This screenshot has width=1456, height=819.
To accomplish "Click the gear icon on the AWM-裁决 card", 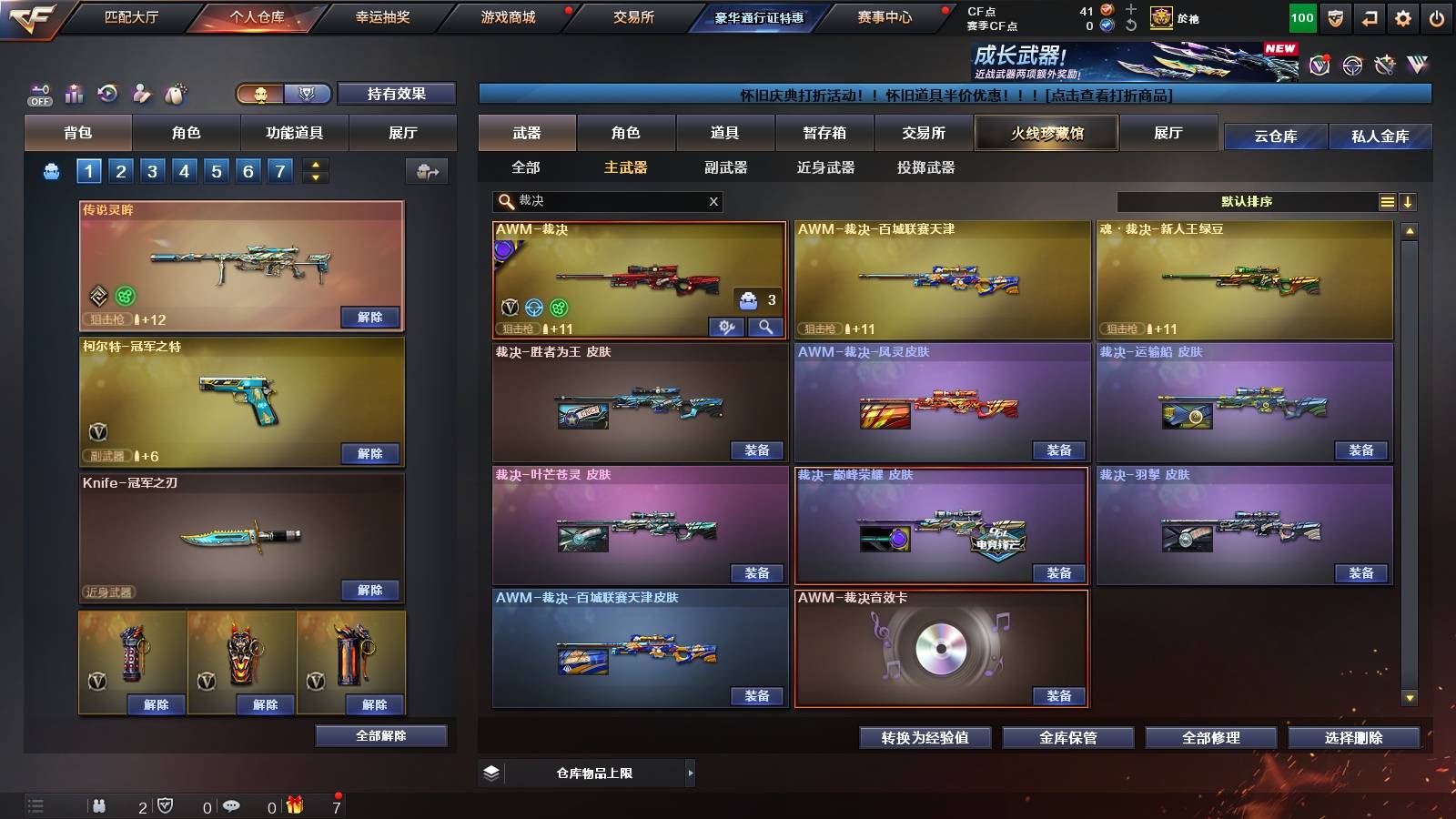I will (726, 328).
